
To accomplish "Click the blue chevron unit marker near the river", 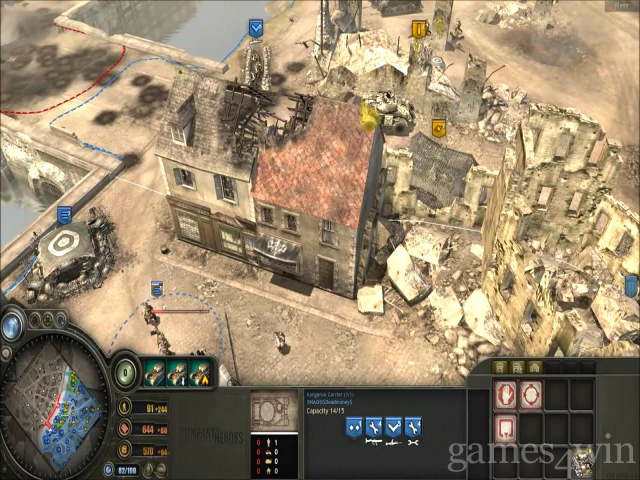I will tap(255, 28).
